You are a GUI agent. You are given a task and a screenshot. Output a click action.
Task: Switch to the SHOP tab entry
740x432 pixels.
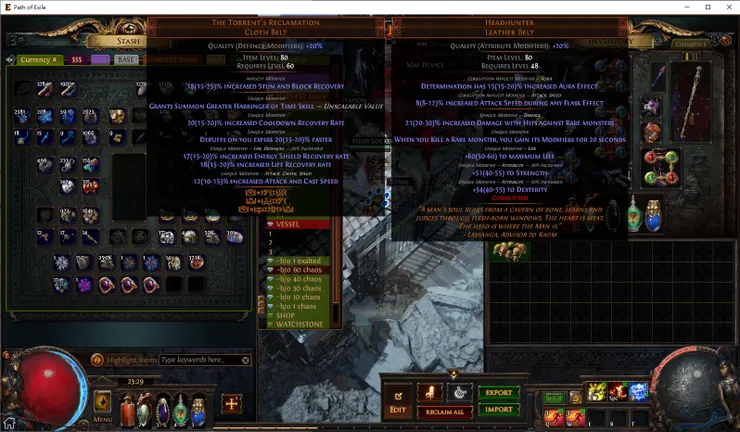(x=287, y=315)
